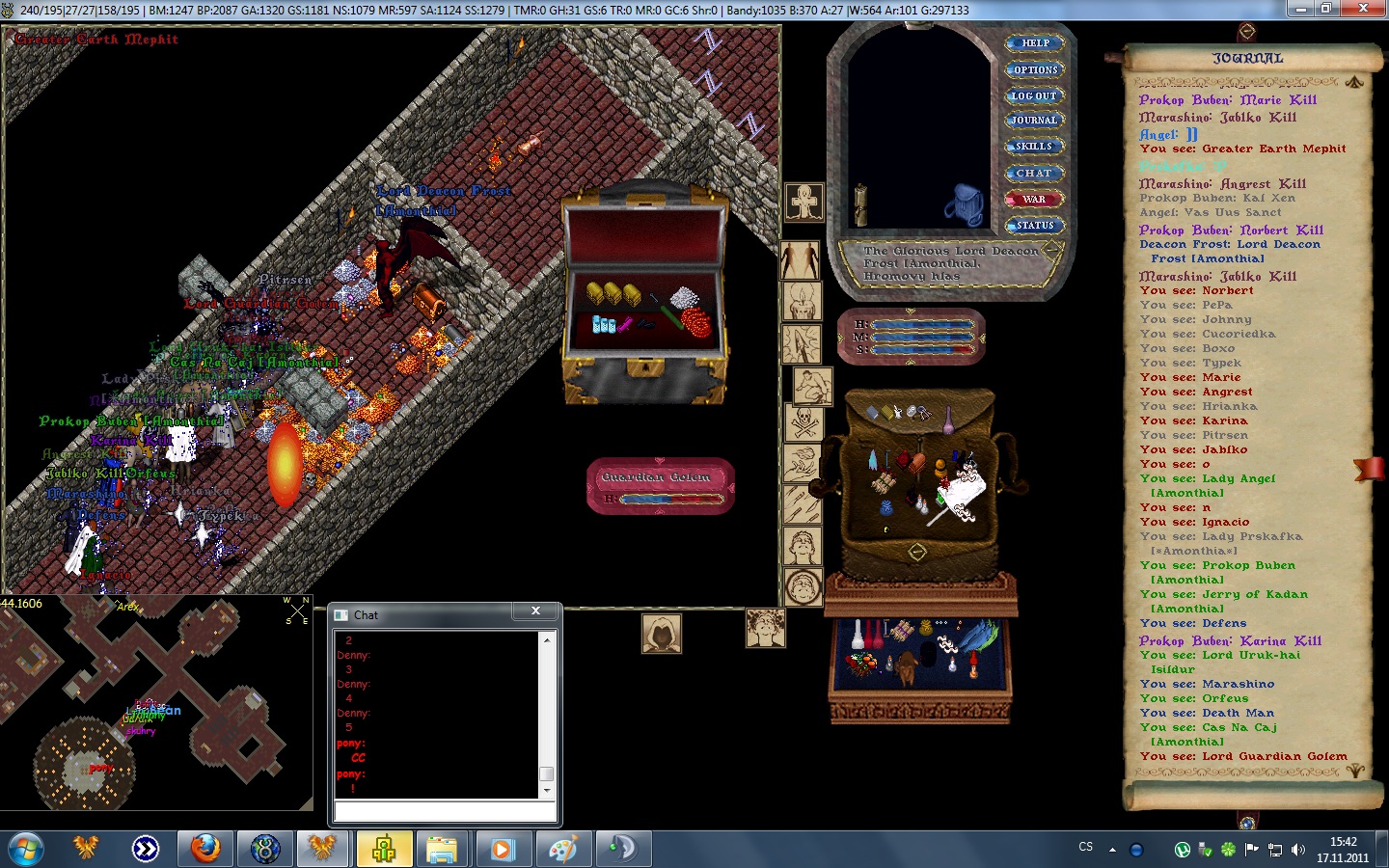
Task: Open the Journal from the paperdoll
Action: click(x=1034, y=121)
